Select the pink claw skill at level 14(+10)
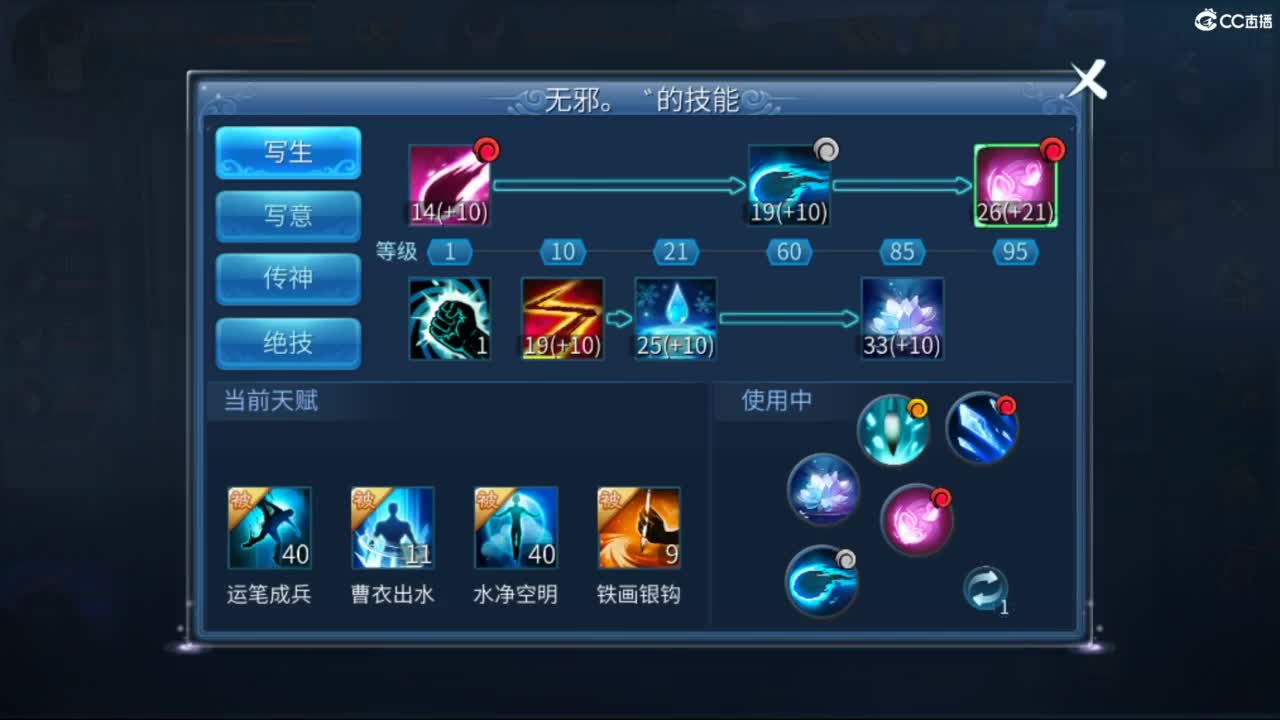This screenshot has width=1280, height=720. 448,184
